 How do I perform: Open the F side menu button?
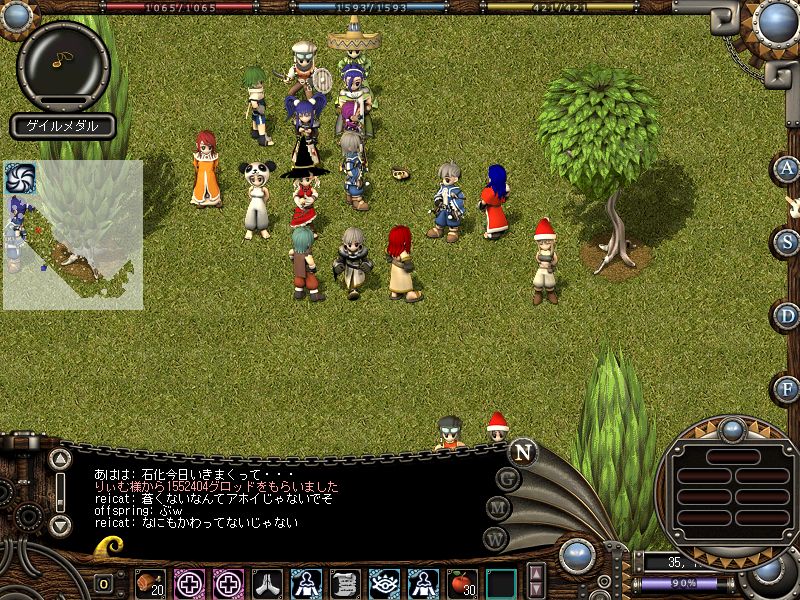click(x=788, y=388)
